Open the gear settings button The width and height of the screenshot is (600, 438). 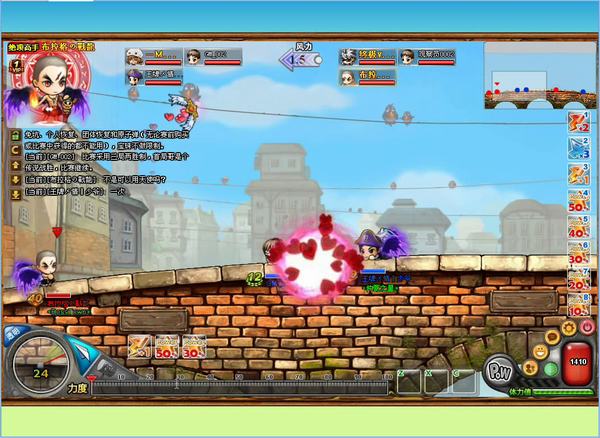[x=569, y=327]
